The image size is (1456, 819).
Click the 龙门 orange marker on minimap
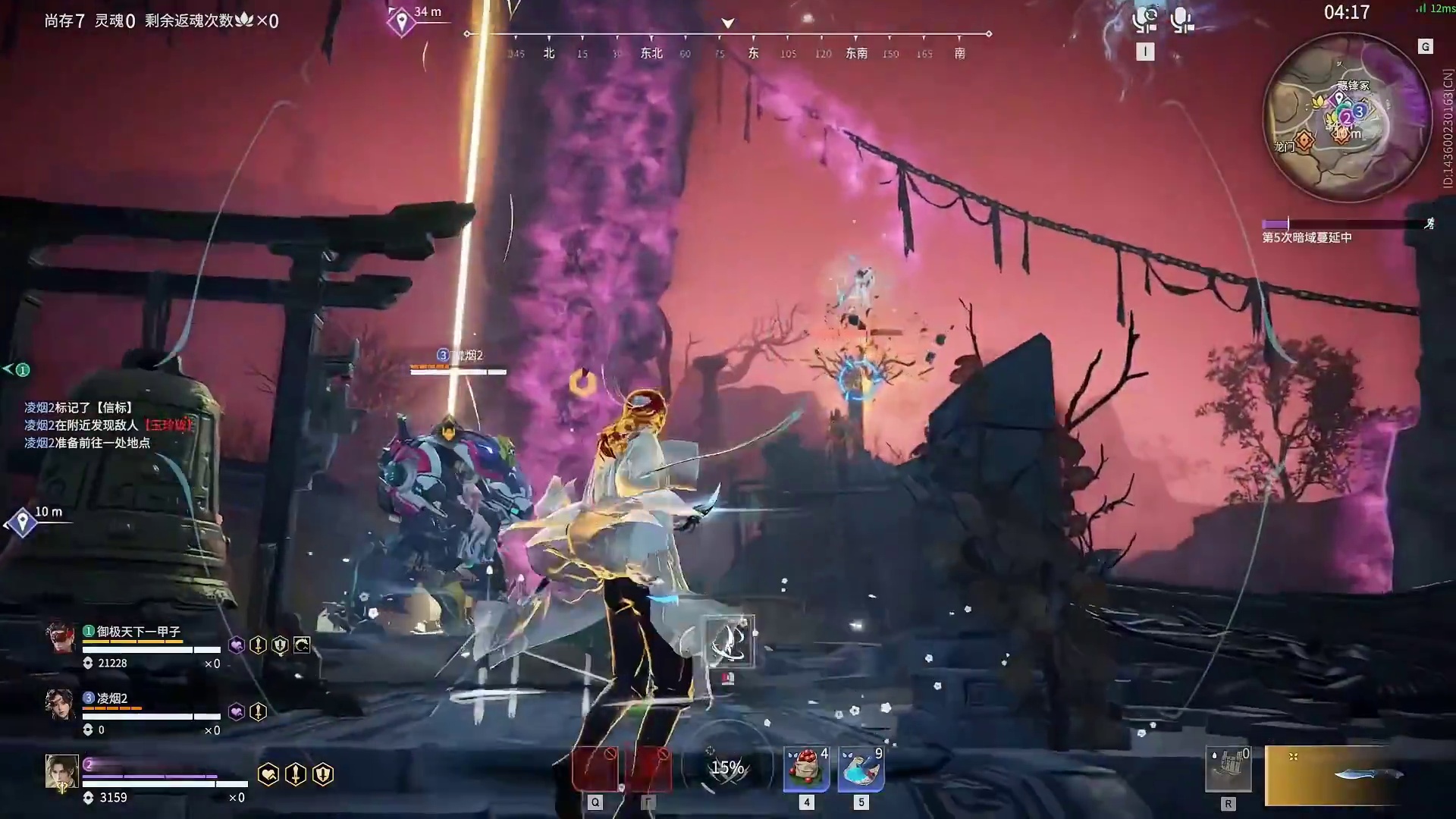click(x=1304, y=140)
